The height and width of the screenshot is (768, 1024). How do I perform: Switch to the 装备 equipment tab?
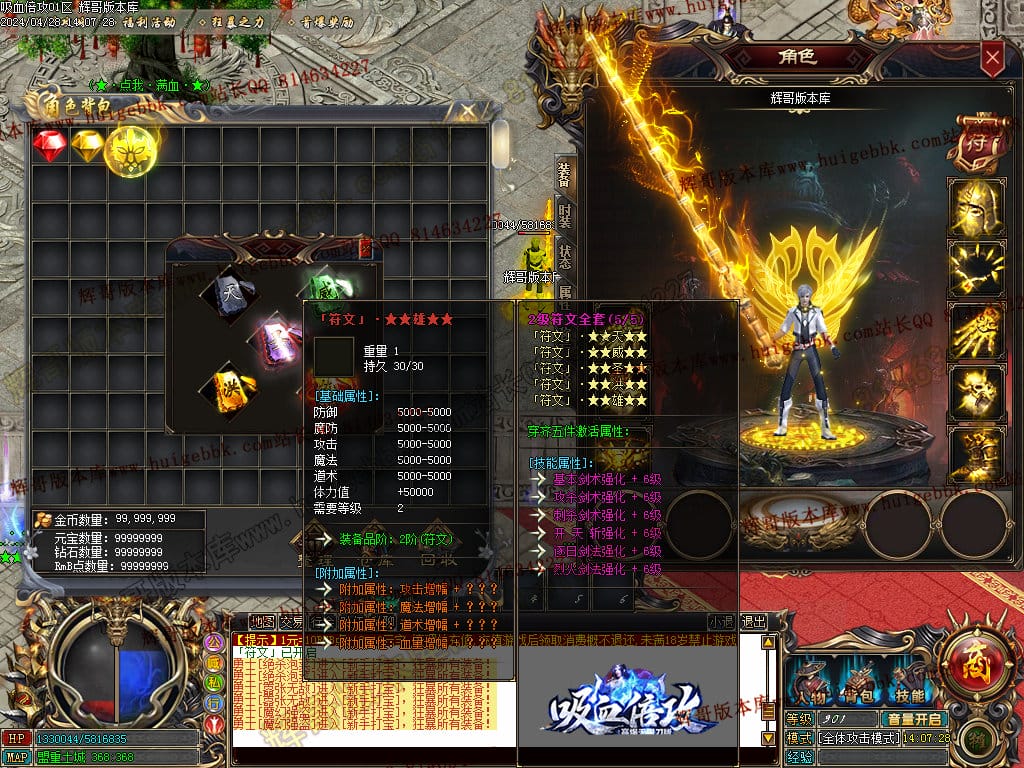(x=565, y=176)
